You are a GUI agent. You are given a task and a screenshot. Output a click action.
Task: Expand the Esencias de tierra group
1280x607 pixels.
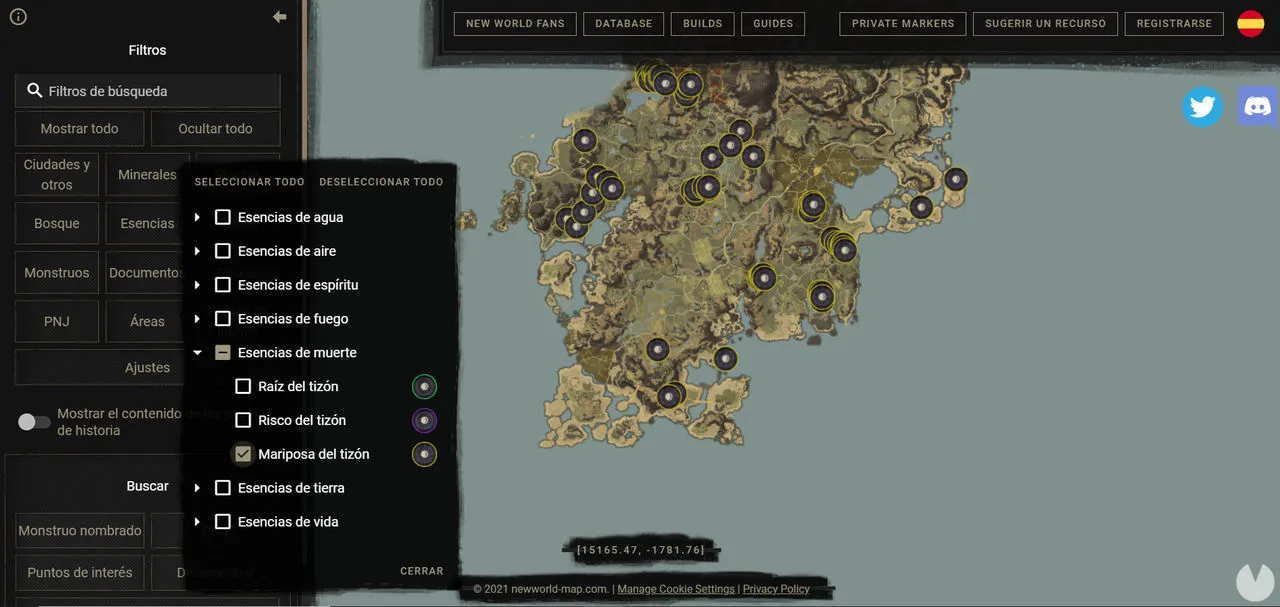tap(197, 488)
